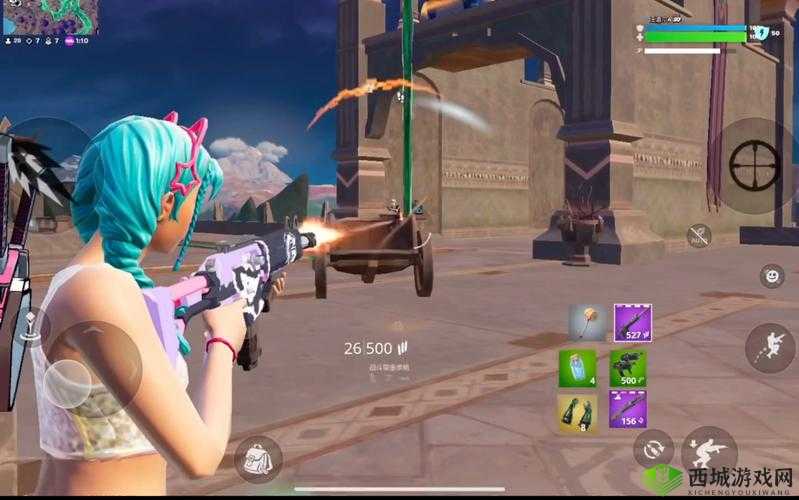Select the shield potion slot

coord(577,367)
